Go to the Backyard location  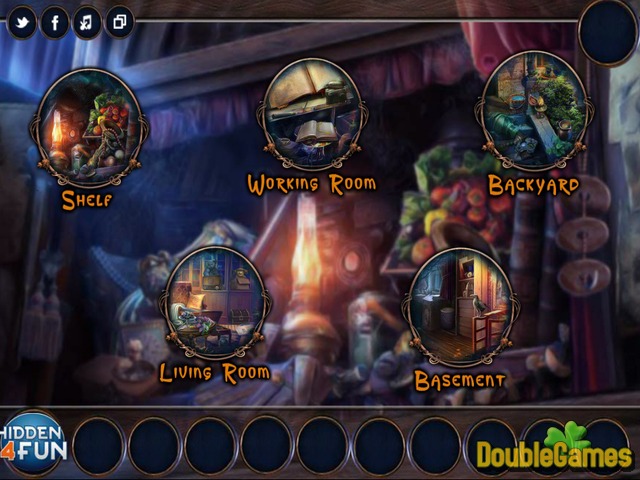point(532,112)
